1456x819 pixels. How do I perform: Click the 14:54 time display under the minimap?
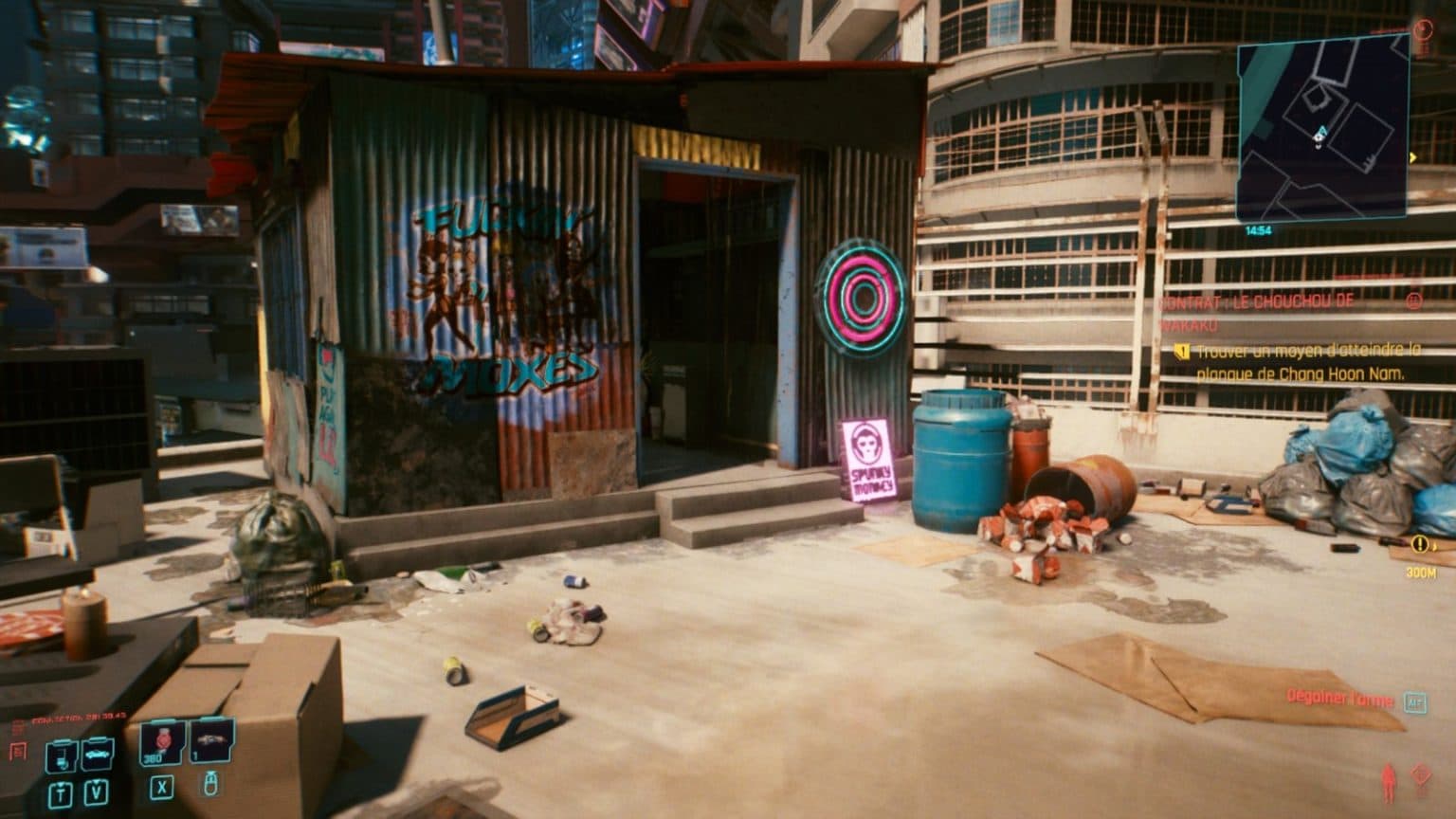pyautogui.click(x=1258, y=229)
